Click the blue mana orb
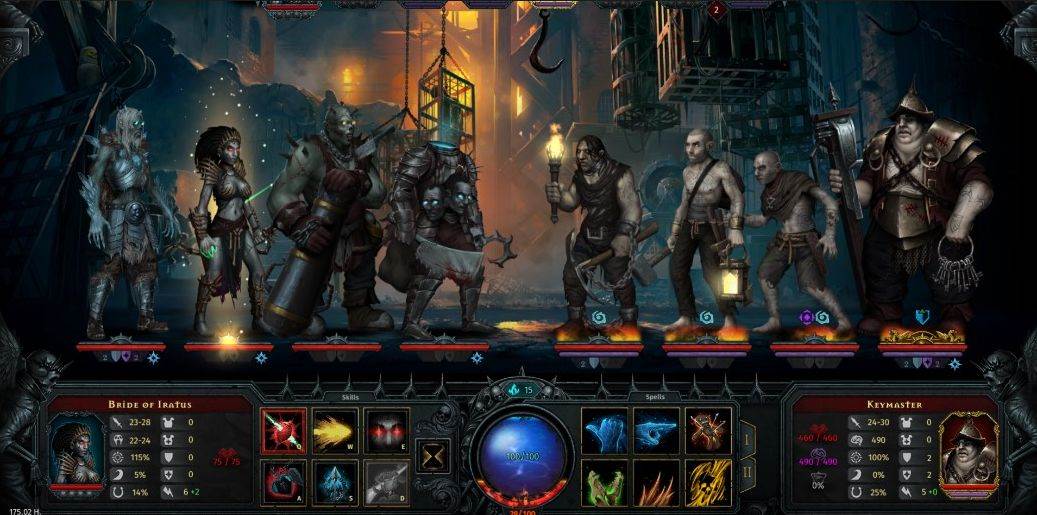1037x515 pixels. 520,455
